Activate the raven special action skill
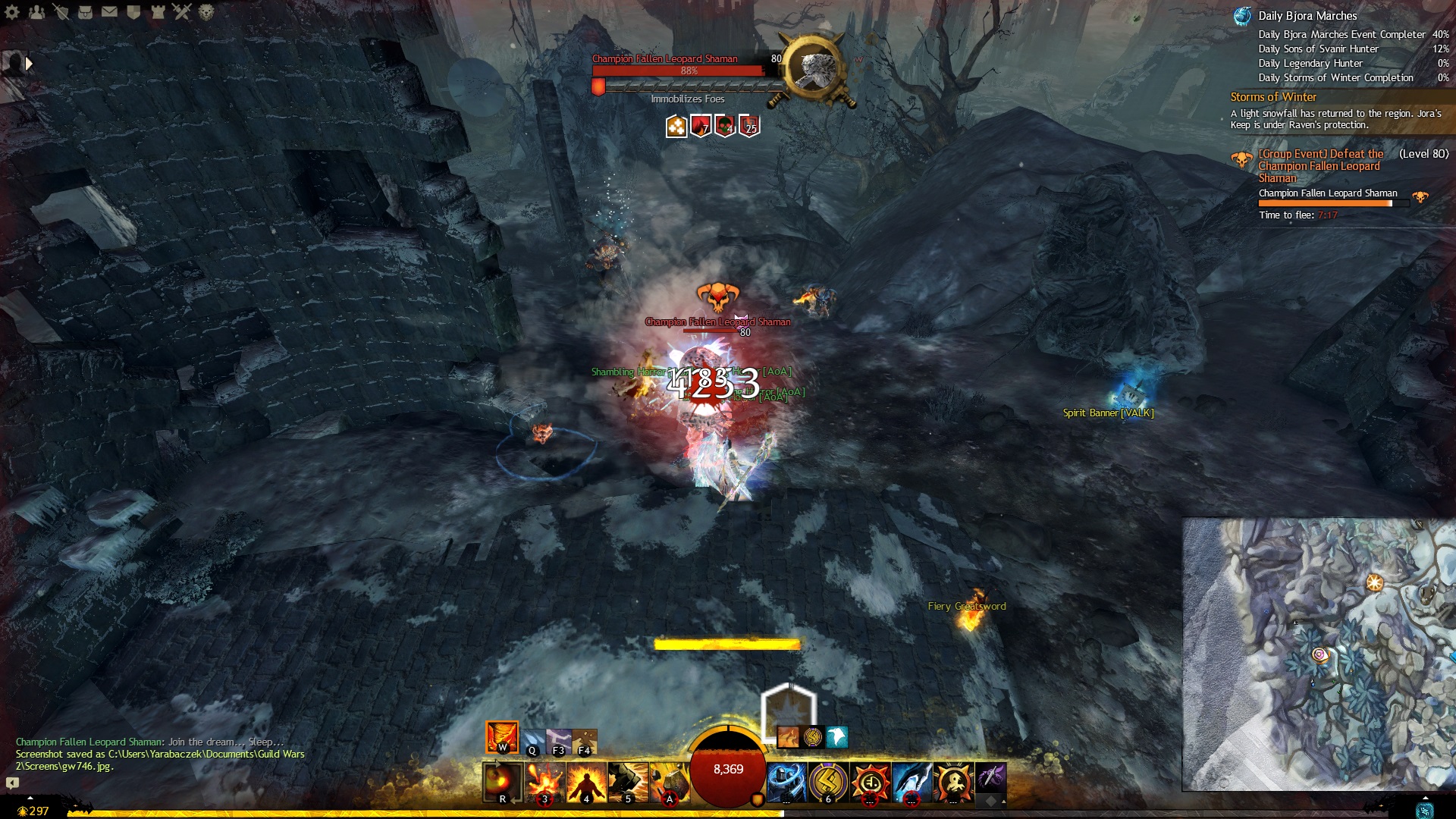This screenshot has width=1456, height=819. coord(836,736)
